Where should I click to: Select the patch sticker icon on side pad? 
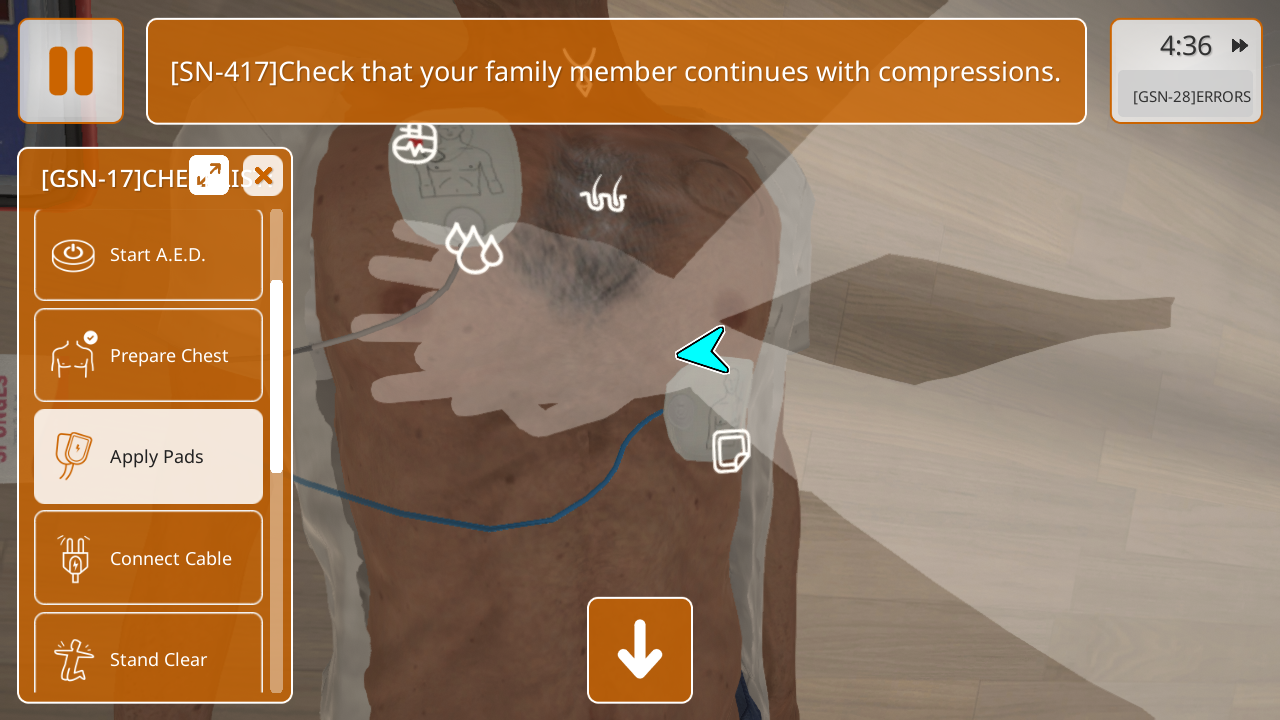[x=731, y=451]
